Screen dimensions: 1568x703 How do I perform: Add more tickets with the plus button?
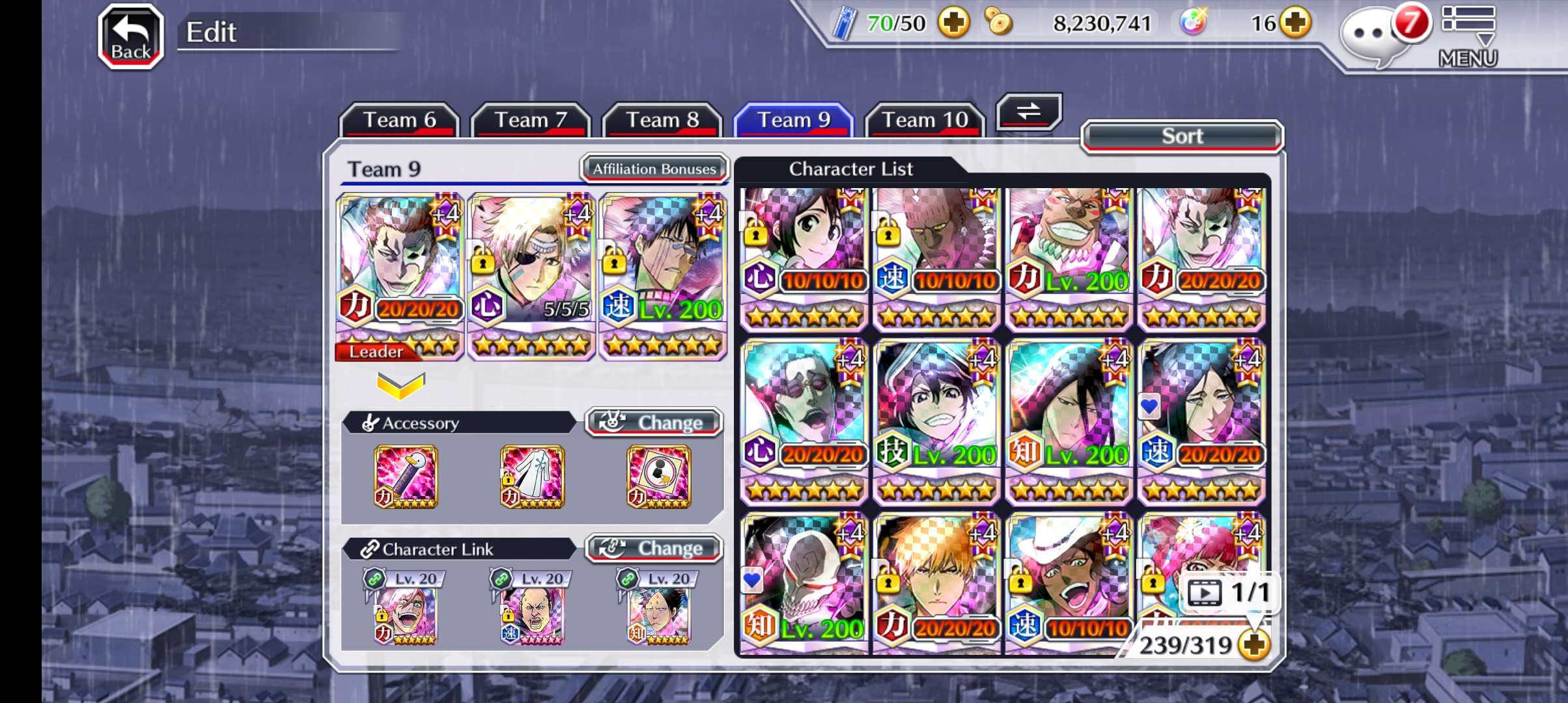coord(954,24)
